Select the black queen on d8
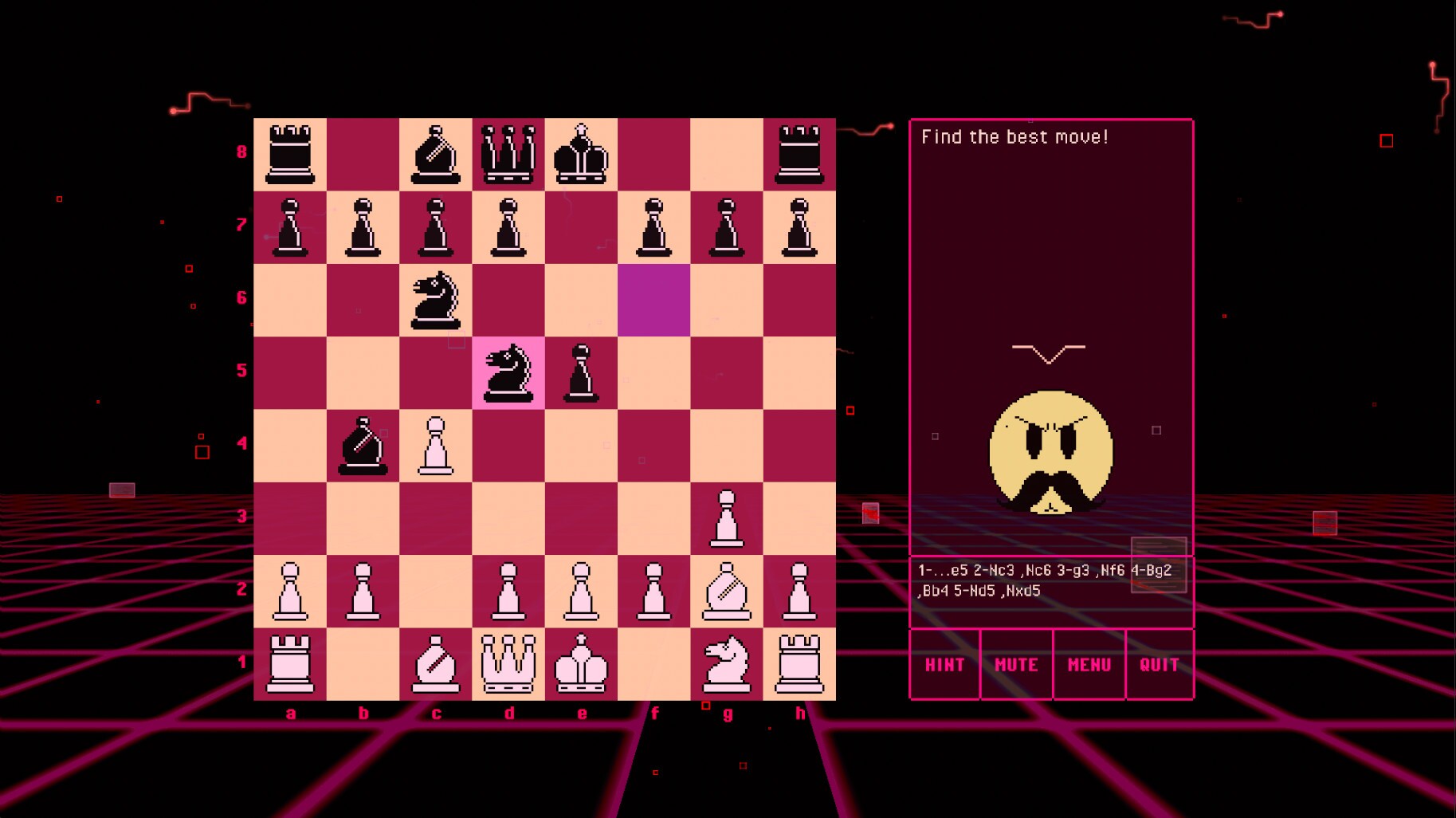Screen dimensions: 1456x818 tap(508, 153)
